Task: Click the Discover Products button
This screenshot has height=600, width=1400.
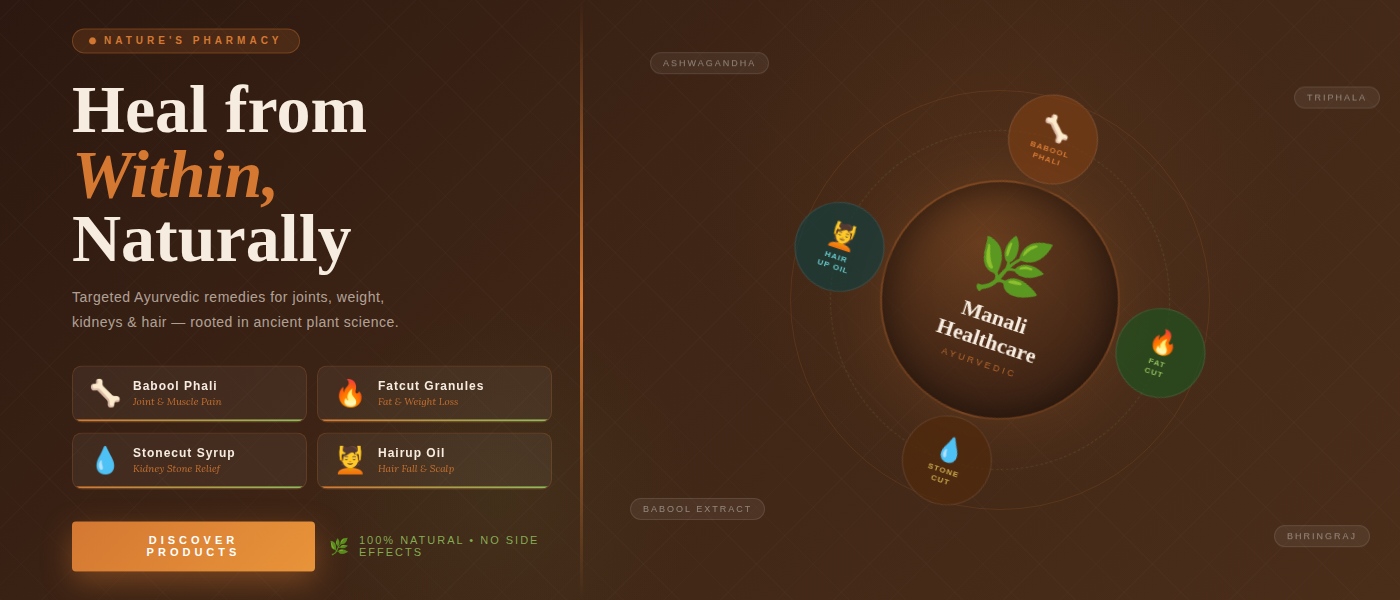Action: pos(193,546)
